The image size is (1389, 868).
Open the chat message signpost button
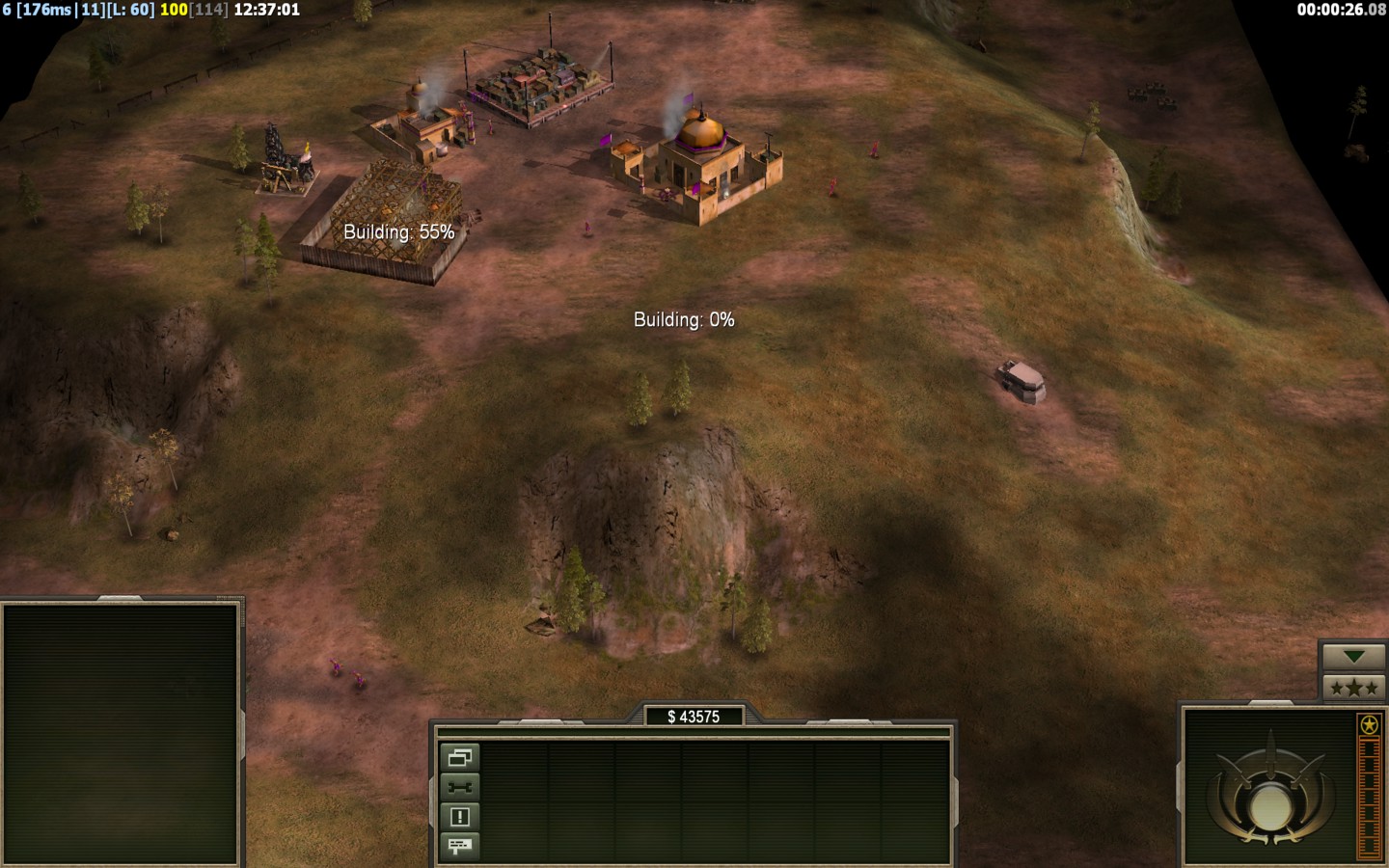[459, 846]
